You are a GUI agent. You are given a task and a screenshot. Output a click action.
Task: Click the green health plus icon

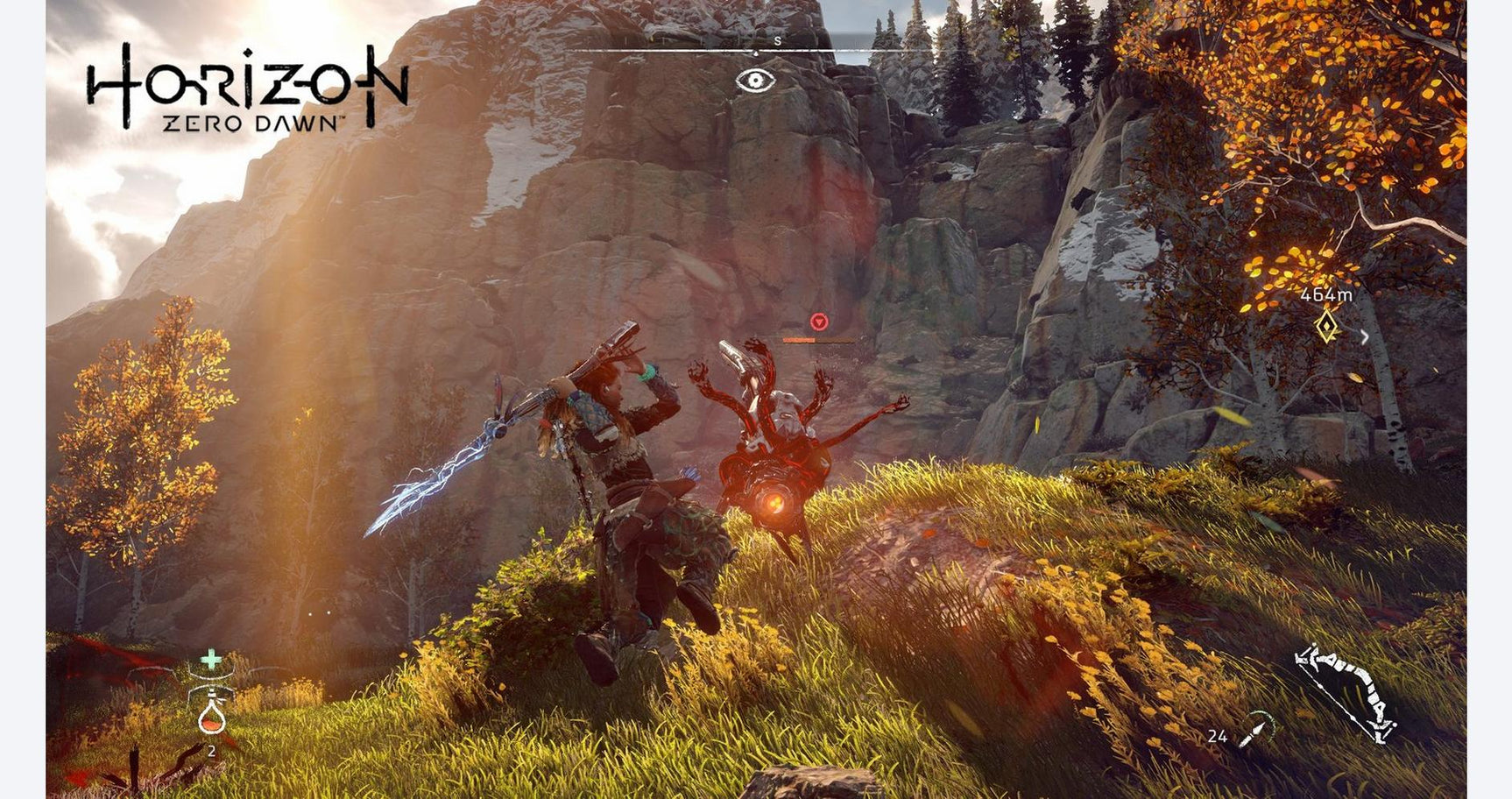[x=212, y=657]
